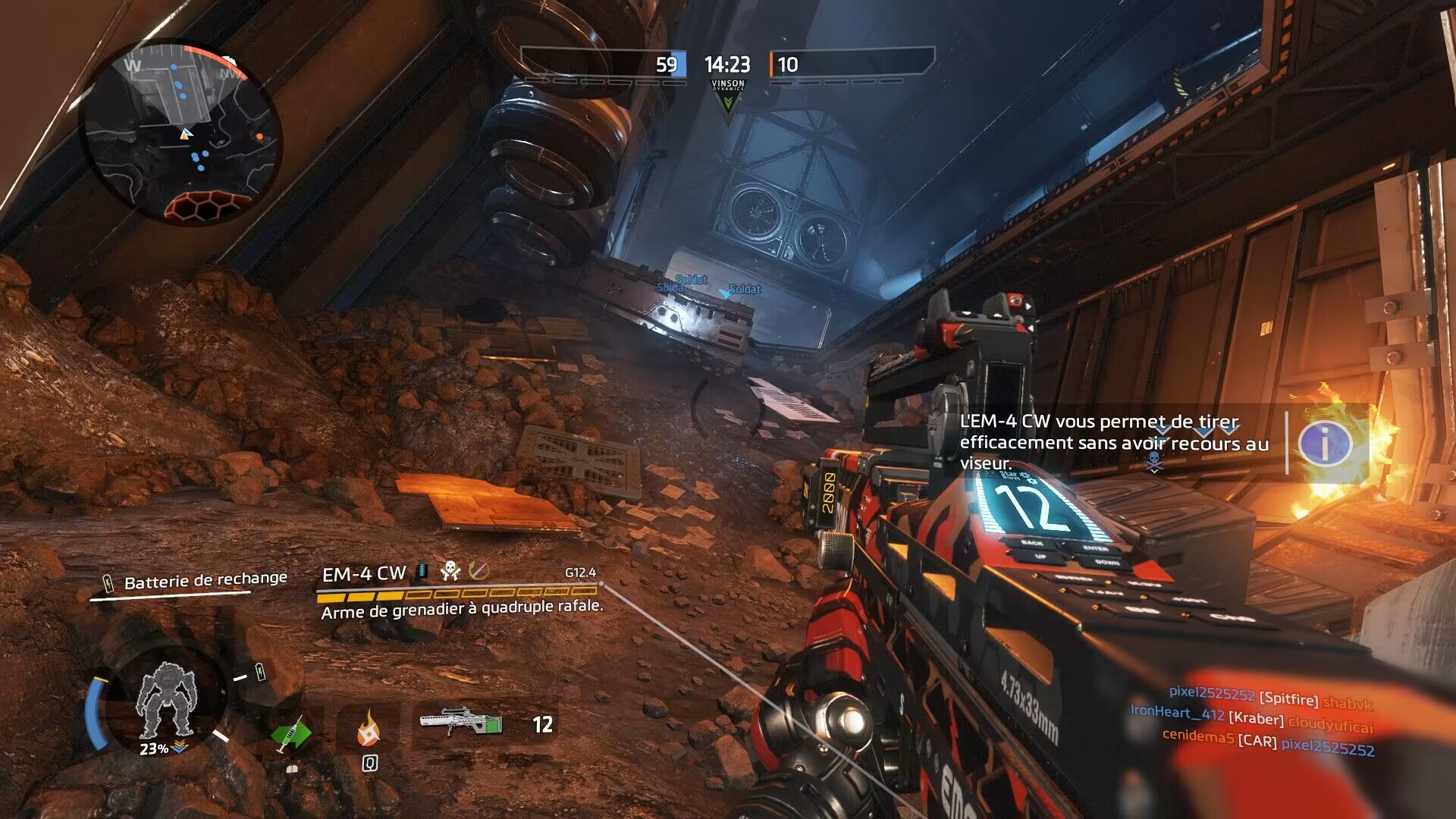Select the IronHeart_412 Kraber kill feed entry

click(1251, 716)
